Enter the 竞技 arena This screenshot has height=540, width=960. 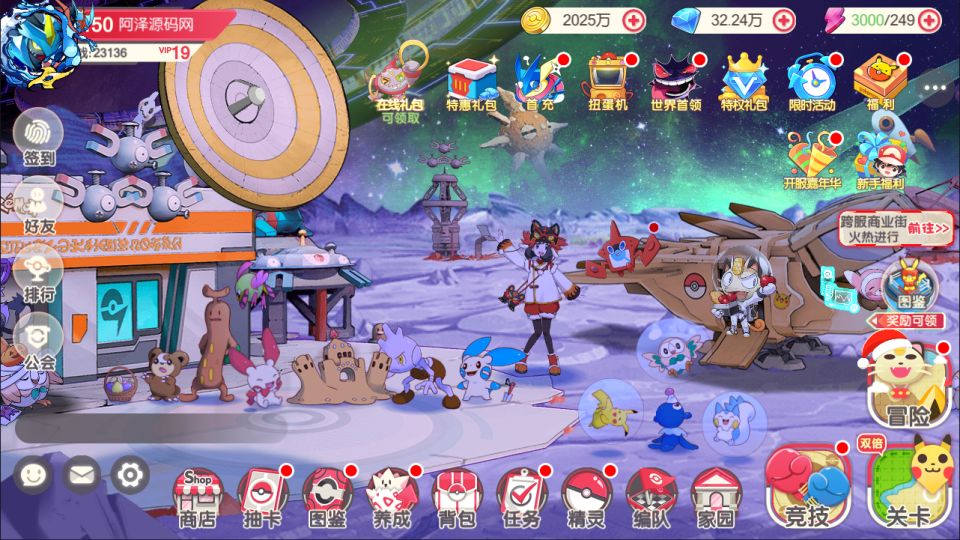[807, 487]
